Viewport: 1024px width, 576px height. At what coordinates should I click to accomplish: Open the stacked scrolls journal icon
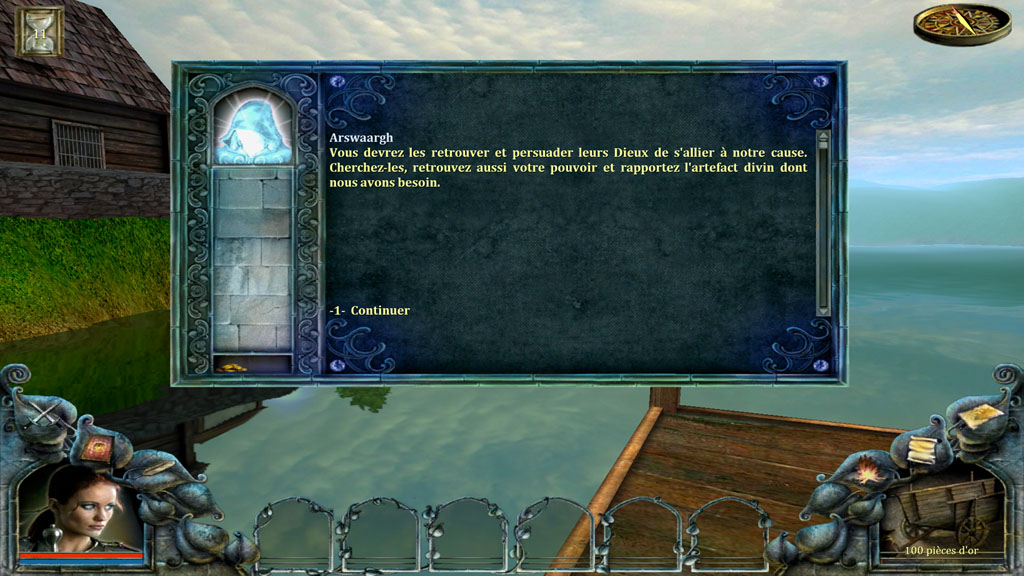pos(921,448)
